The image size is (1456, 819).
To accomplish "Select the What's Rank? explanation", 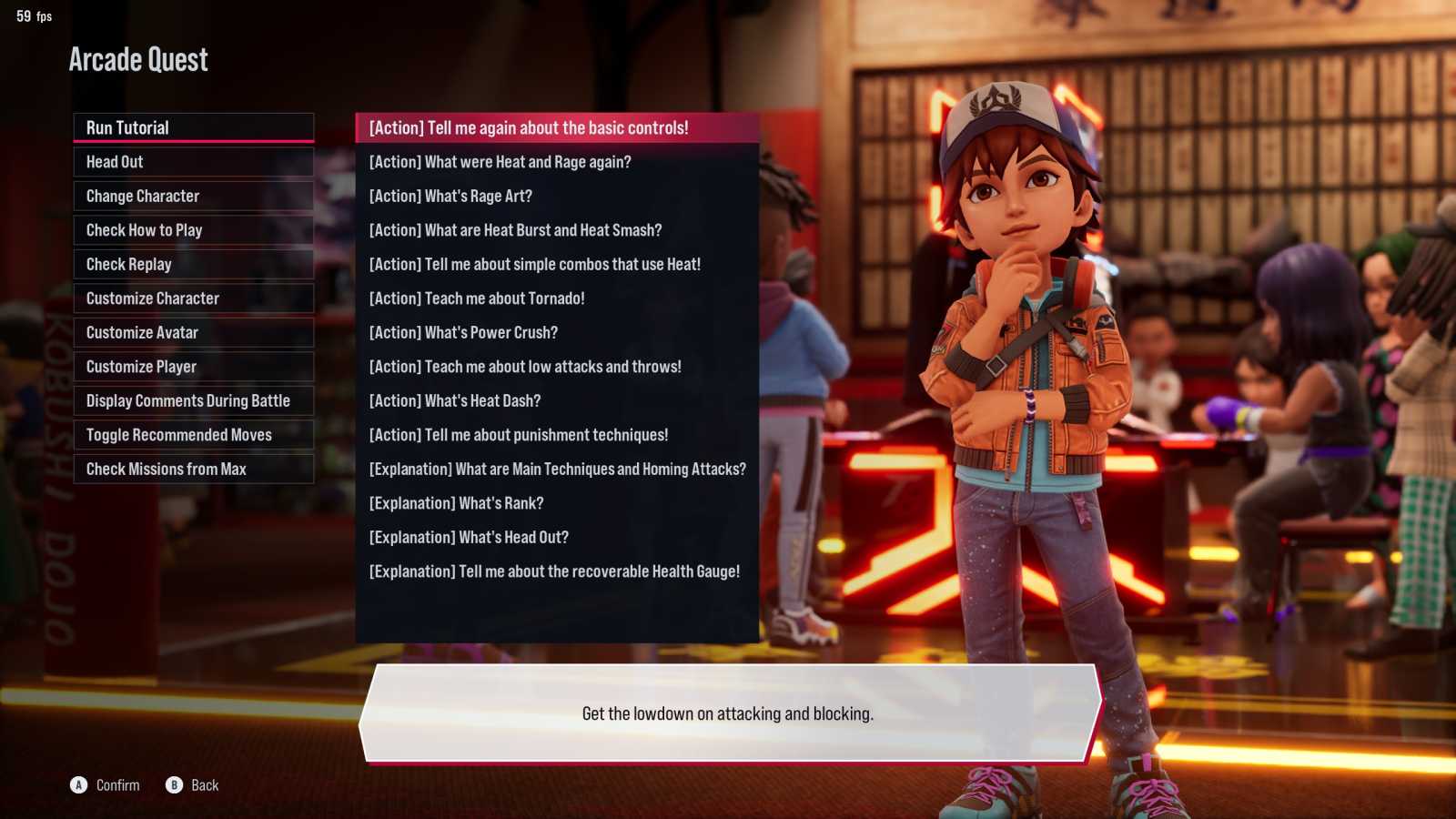I will coord(556,503).
